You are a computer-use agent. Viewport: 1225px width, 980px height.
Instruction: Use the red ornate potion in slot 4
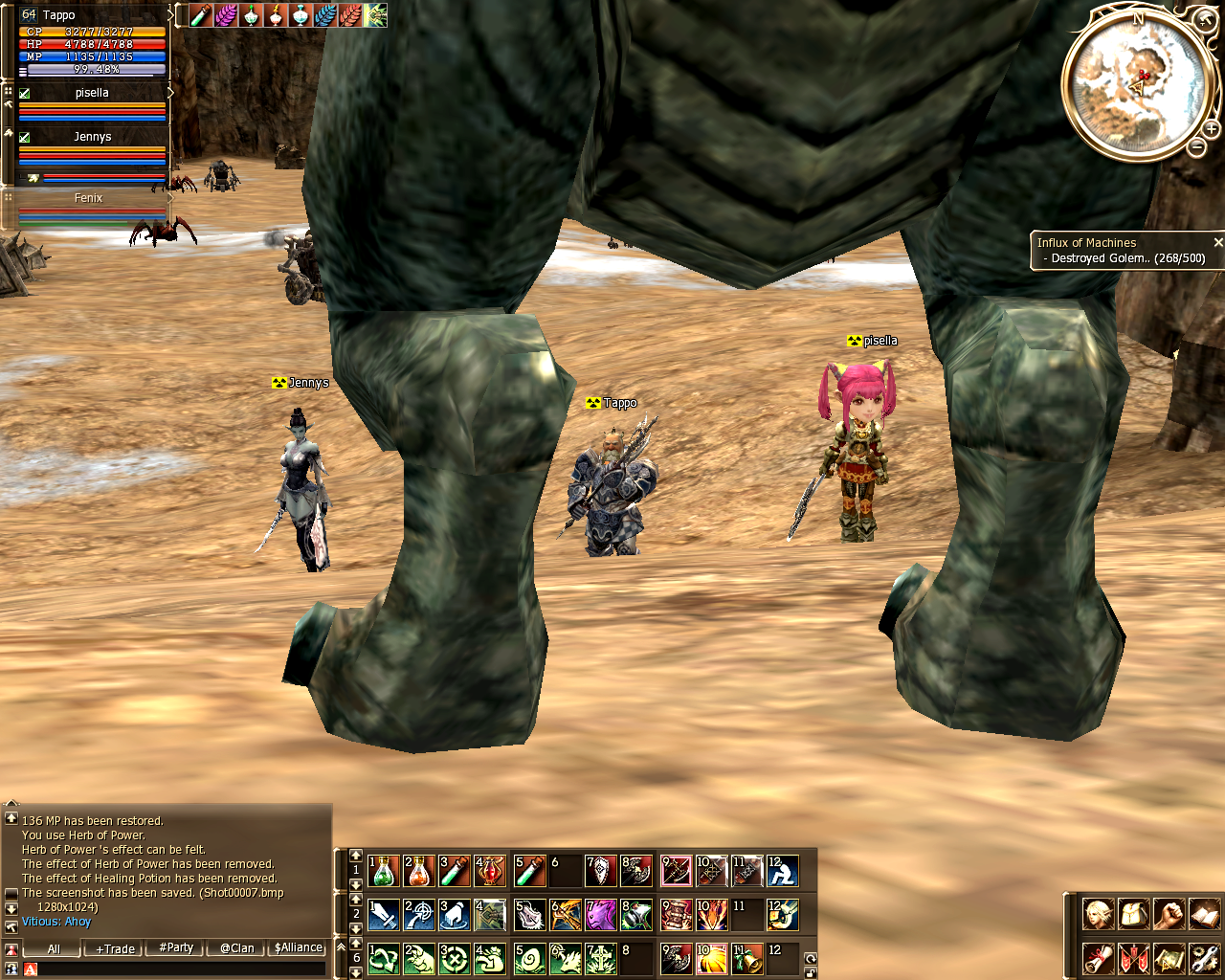(490, 871)
